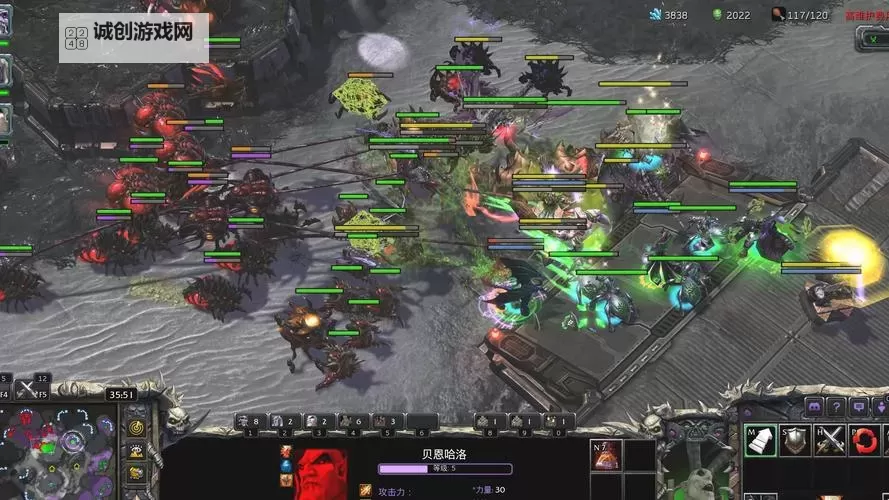The height and width of the screenshot is (500, 889).
Task: Select control group 8 tab
Action: pyautogui.click(x=490, y=422)
